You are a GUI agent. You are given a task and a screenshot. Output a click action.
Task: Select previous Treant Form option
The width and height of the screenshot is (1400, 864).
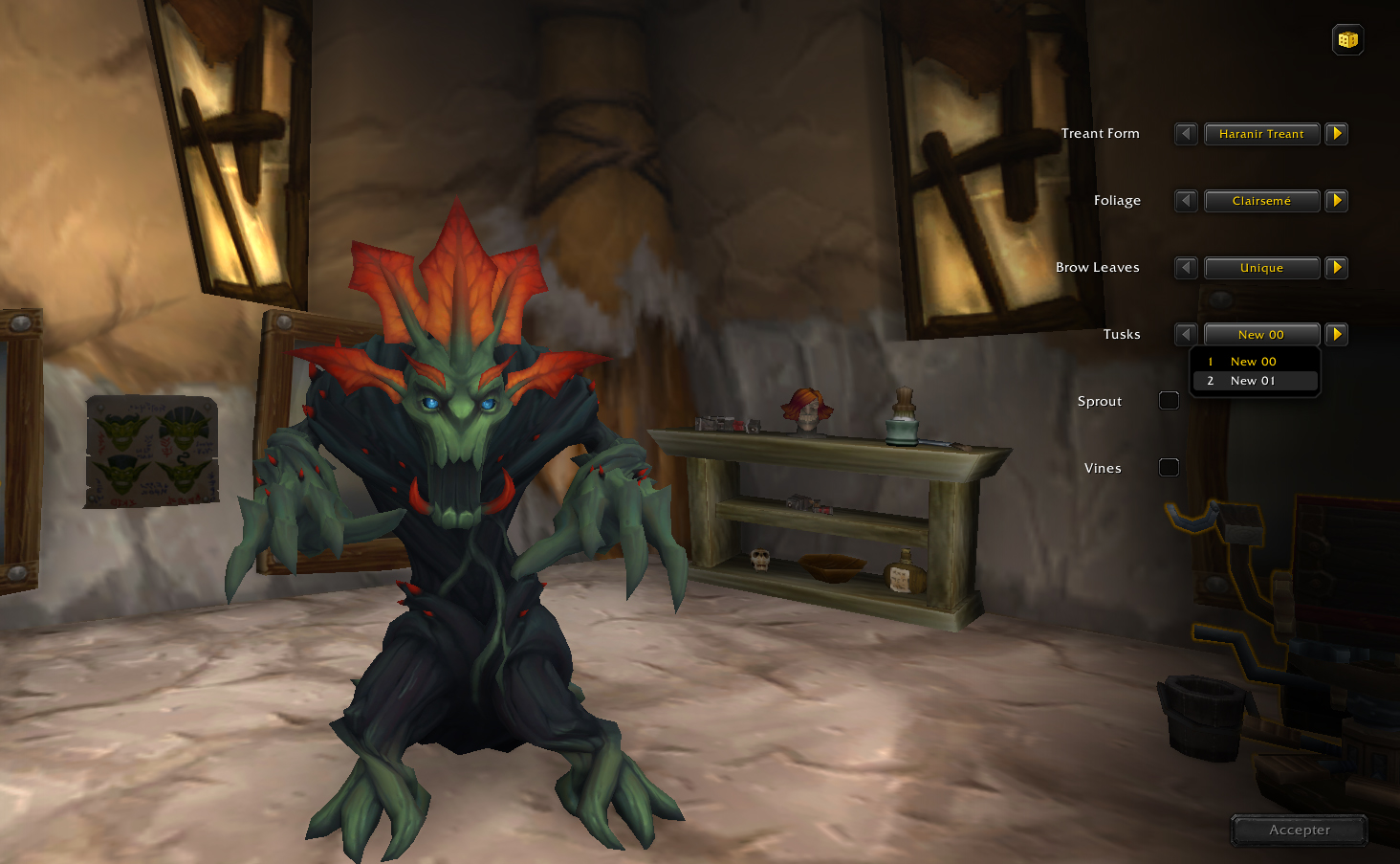1186,134
